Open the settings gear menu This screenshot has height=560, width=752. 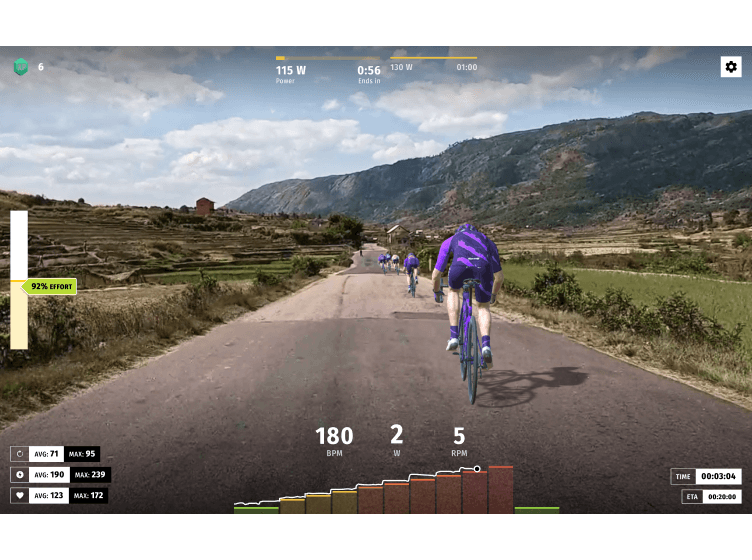click(x=731, y=67)
